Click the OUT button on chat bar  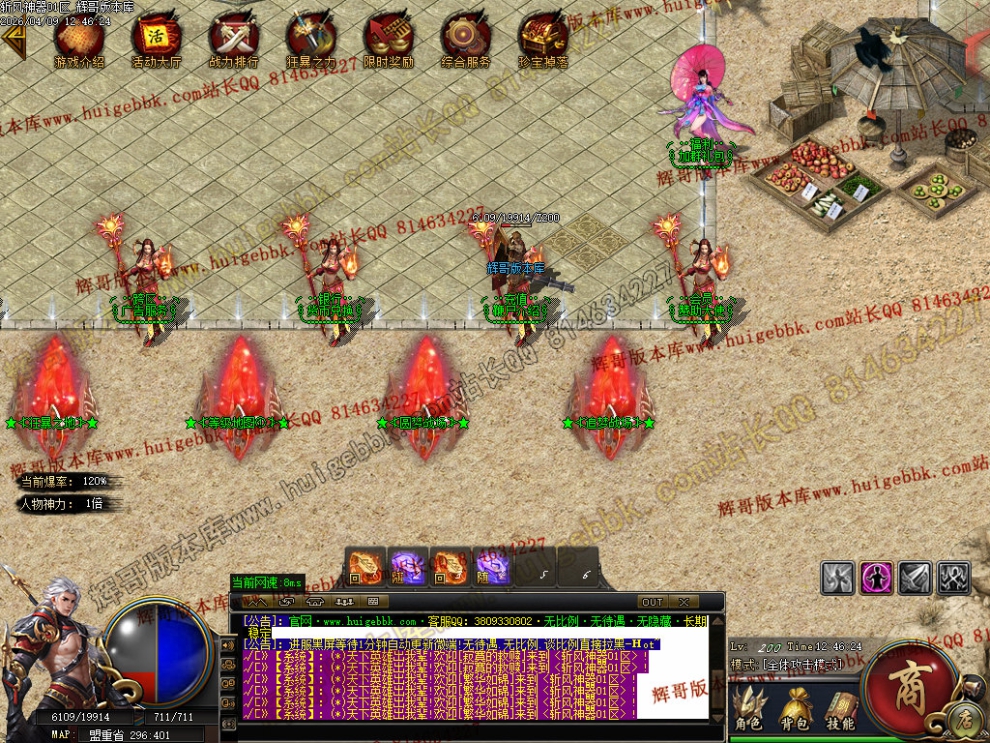coord(652,602)
